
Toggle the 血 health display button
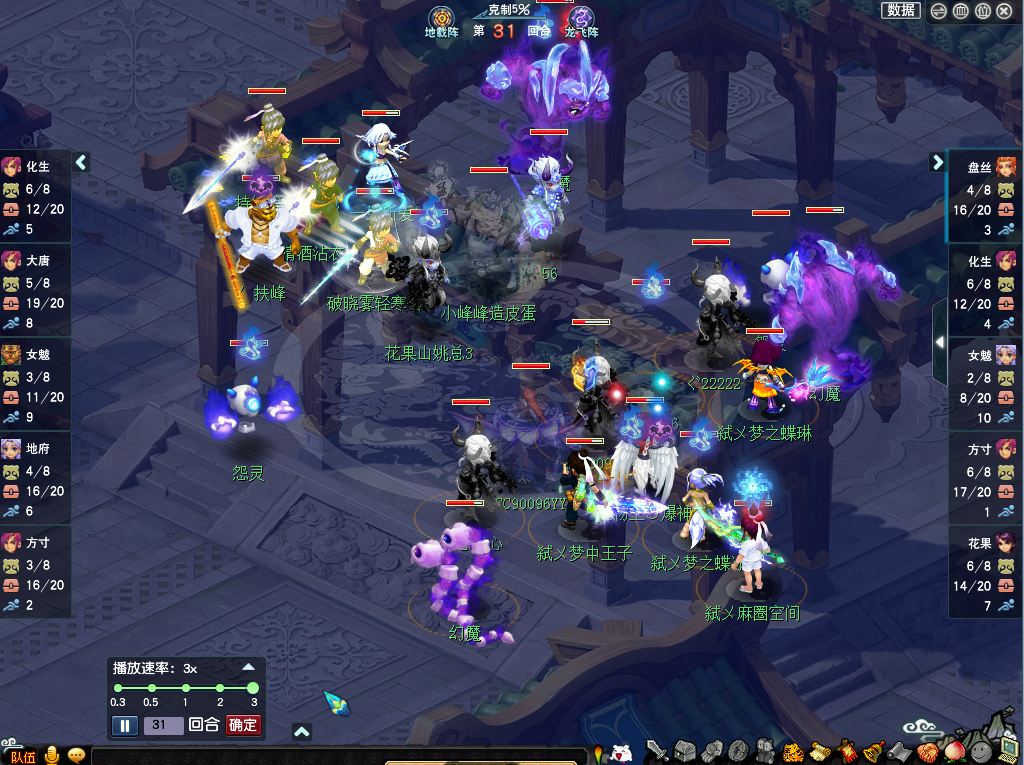pyautogui.click(x=960, y=11)
